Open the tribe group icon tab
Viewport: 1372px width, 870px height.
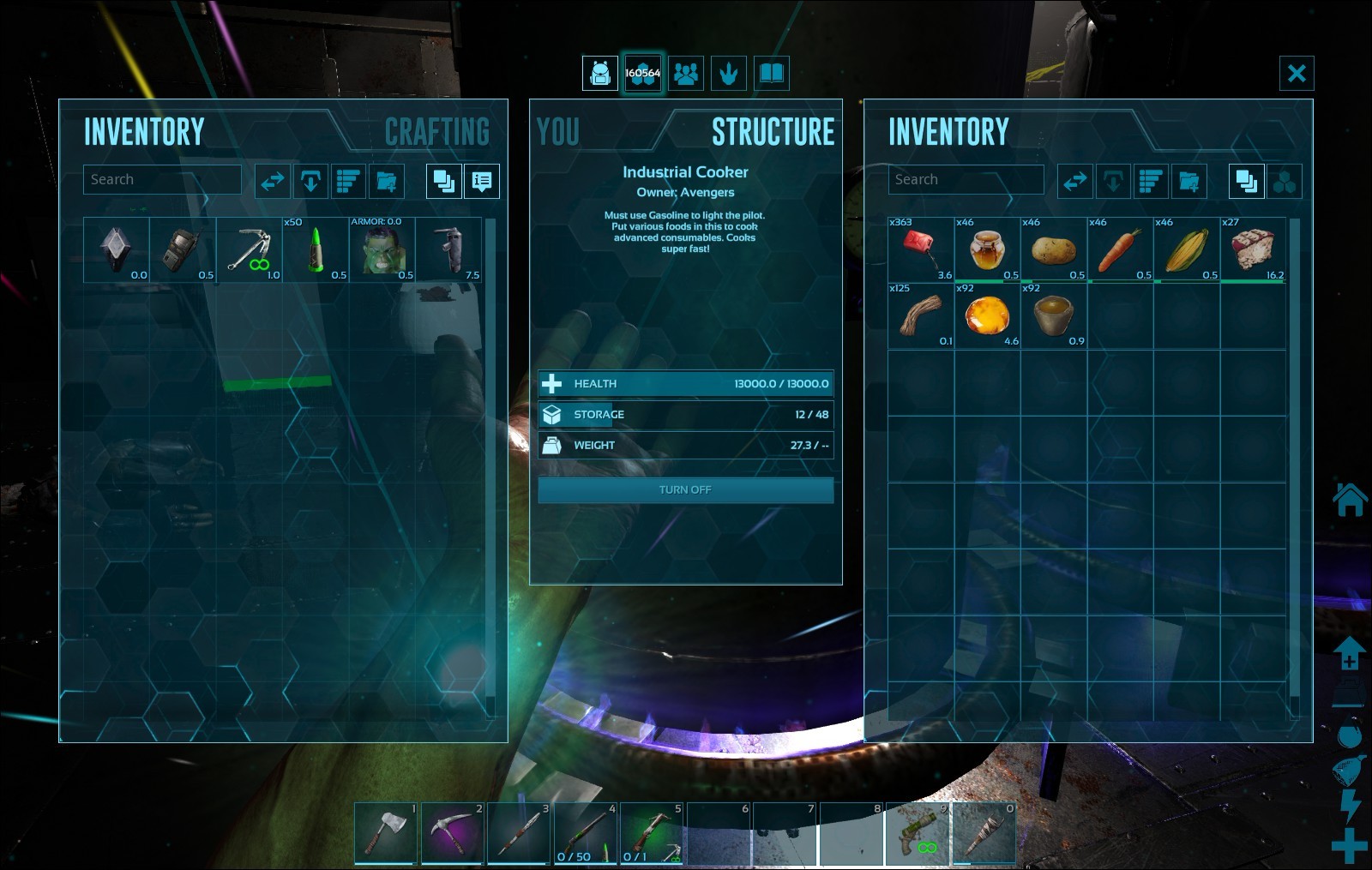(686, 74)
